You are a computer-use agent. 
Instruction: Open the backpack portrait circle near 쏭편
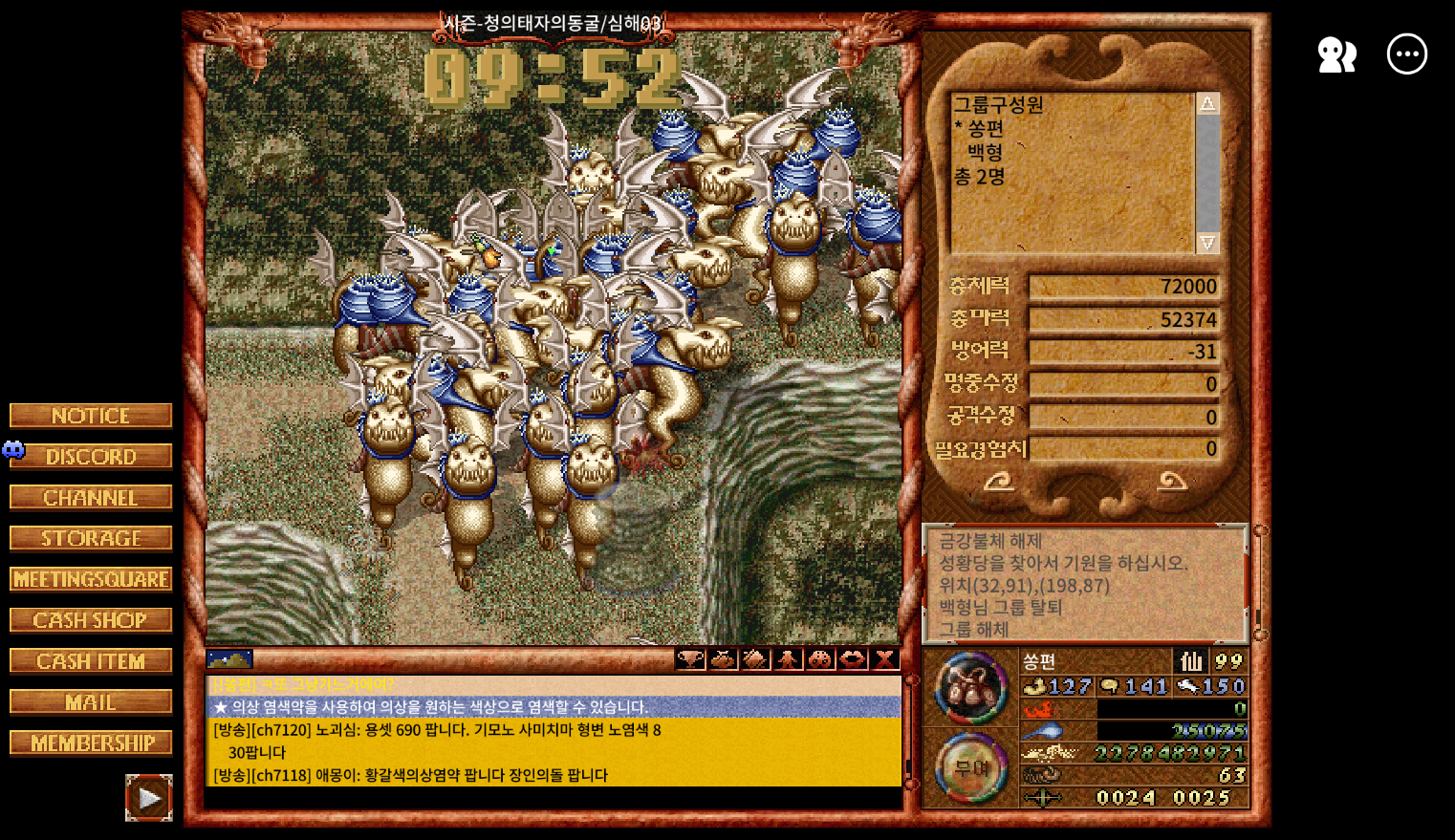click(970, 688)
